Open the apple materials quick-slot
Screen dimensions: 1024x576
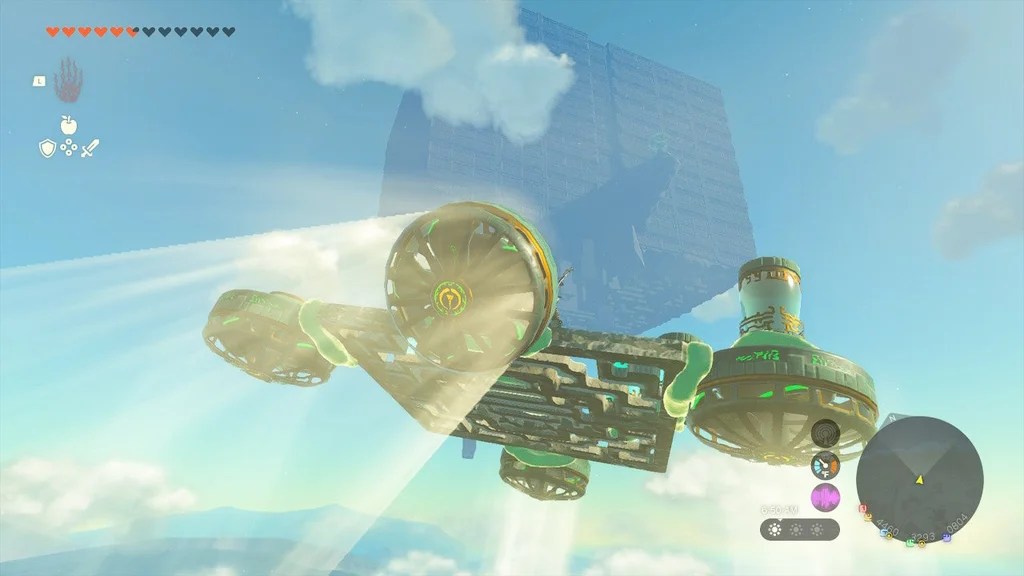coord(68,125)
